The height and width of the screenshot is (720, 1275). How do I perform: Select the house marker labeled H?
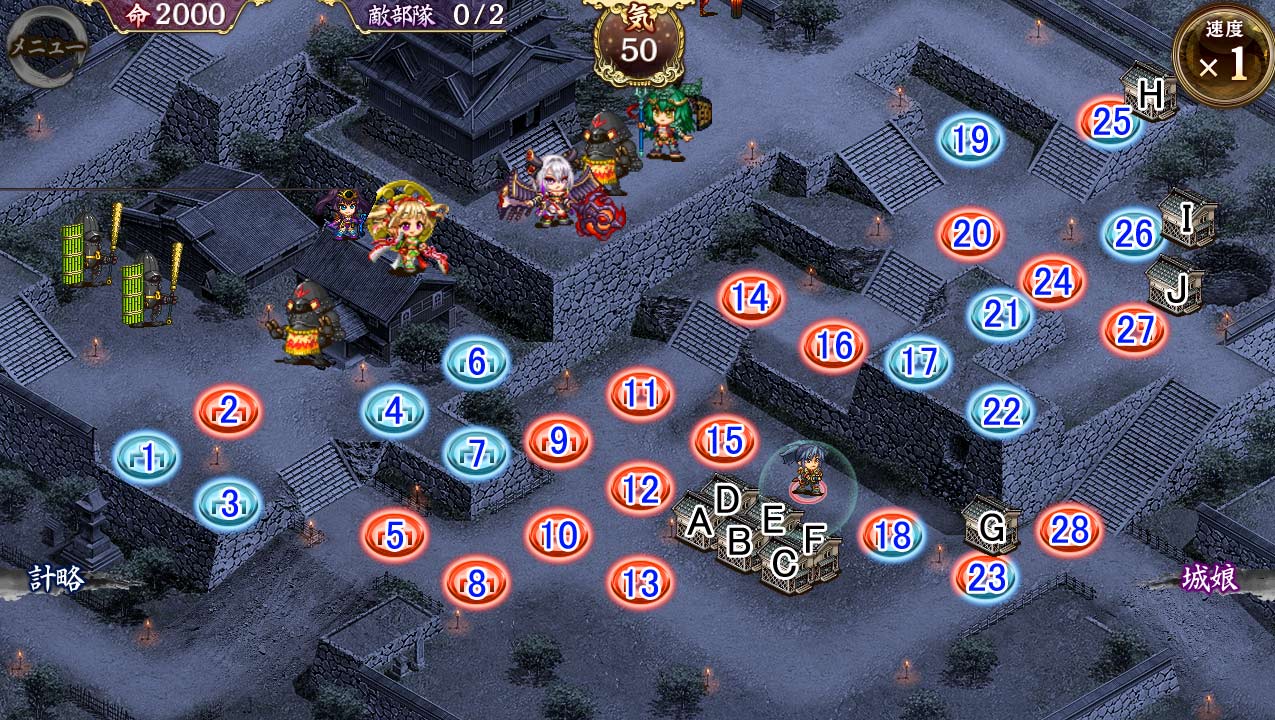pyautogui.click(x=1150, y=93)
